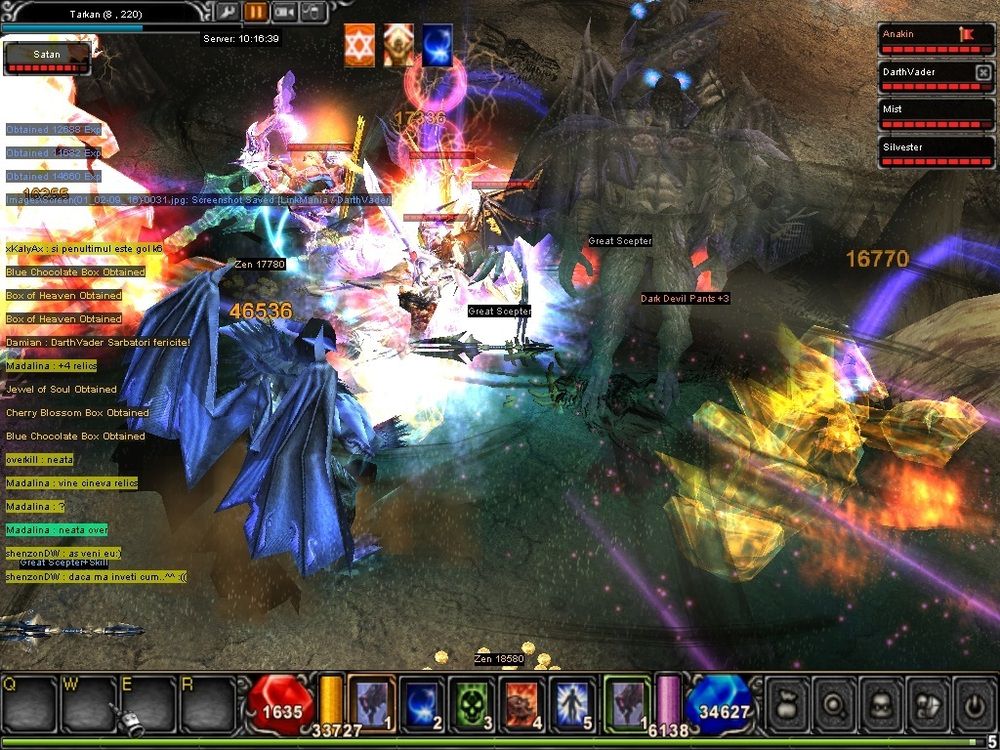Click the orange pause button
The width and height of the screenshot is (1000, 750).
(x=256, y=12)
